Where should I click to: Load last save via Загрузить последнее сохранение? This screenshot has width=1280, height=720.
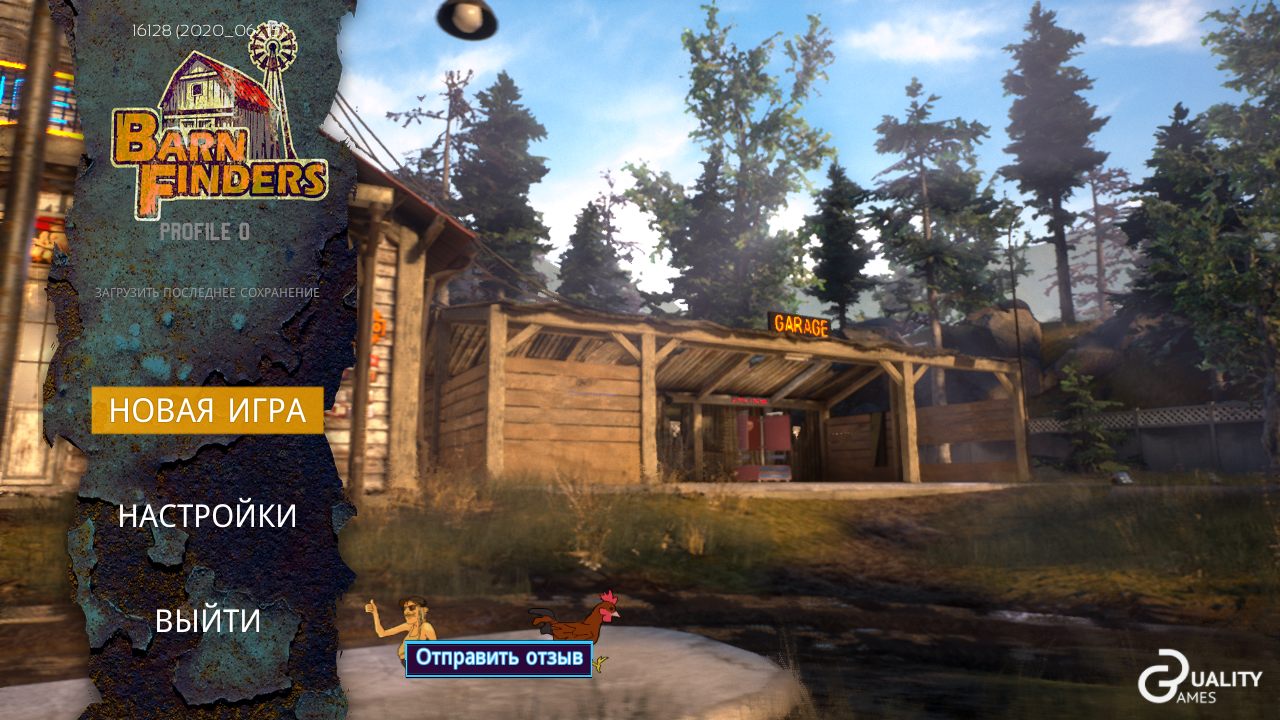point(207,293)
